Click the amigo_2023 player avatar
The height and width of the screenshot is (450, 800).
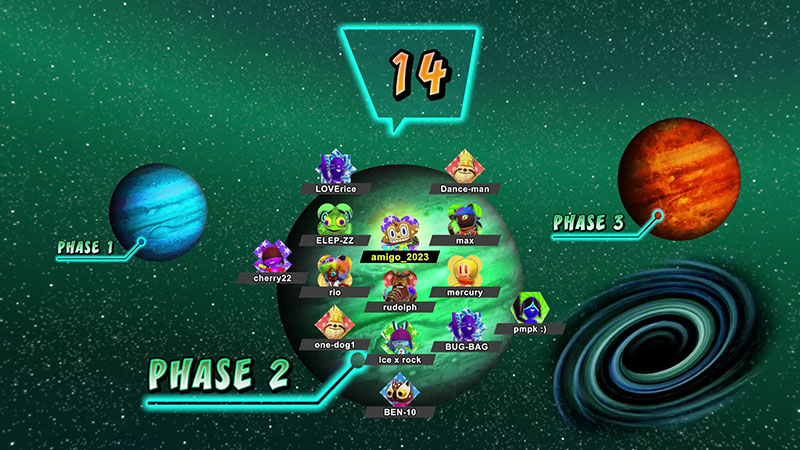[x=400, y=234]
